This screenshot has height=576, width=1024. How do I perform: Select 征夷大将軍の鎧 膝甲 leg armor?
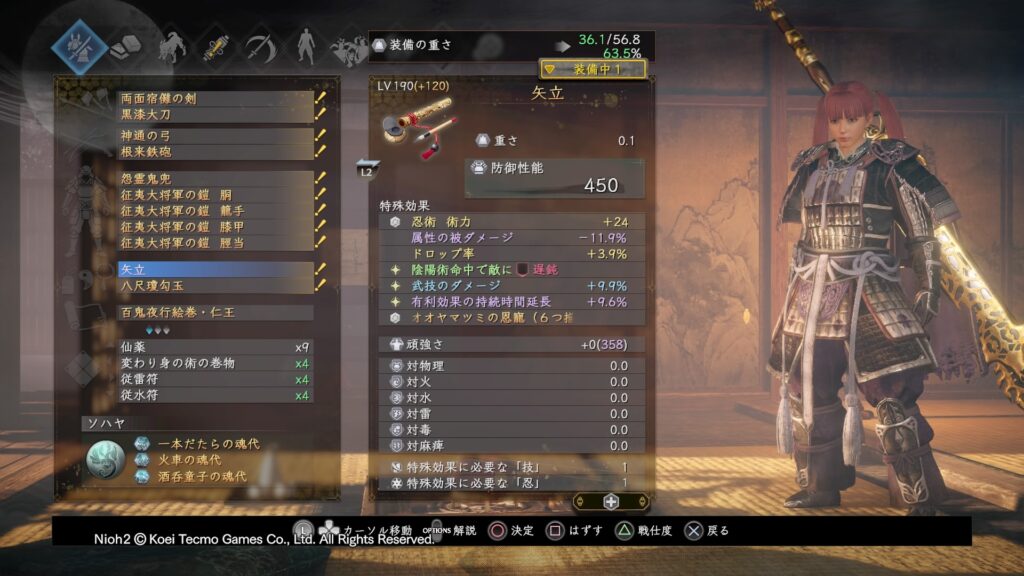coord(215,227)
